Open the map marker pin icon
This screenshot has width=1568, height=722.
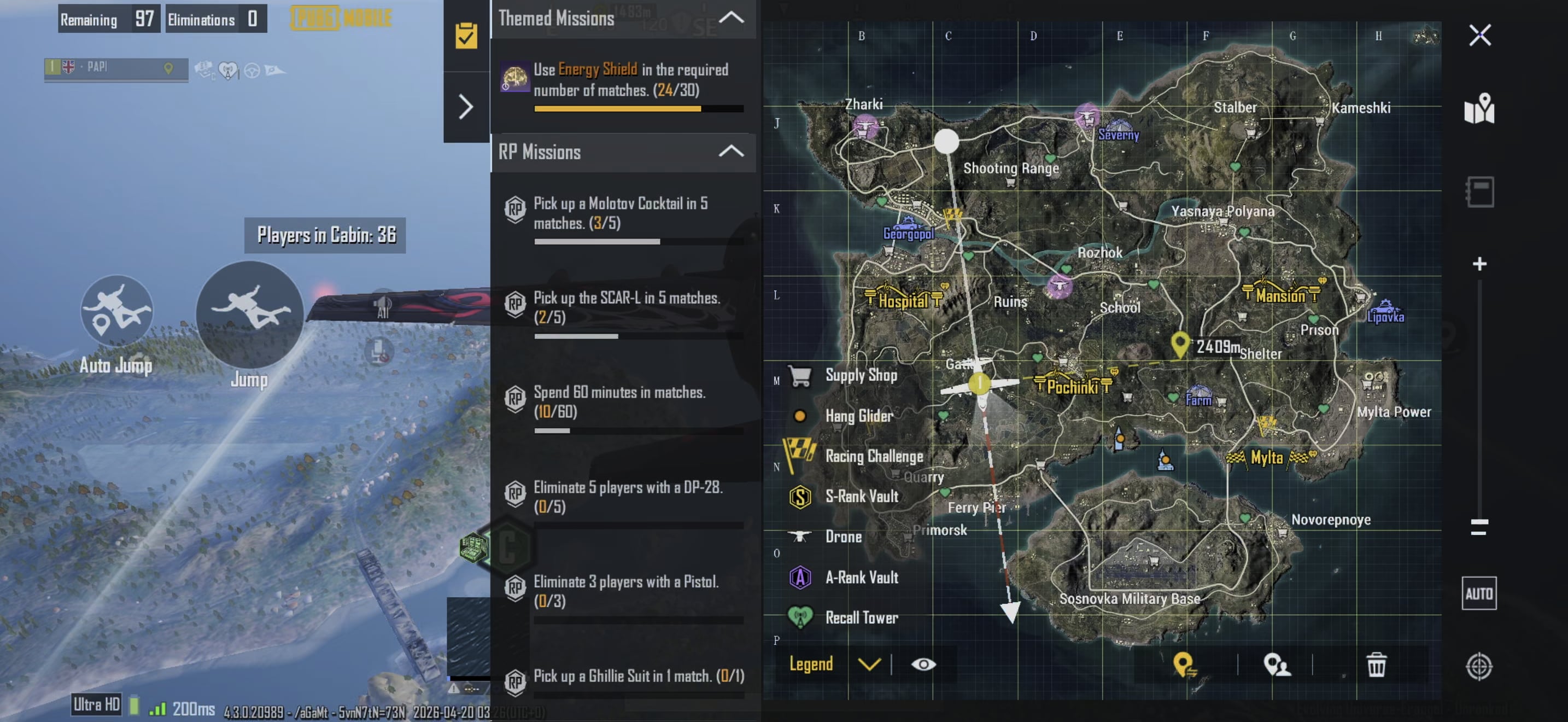coord(1479,108)
